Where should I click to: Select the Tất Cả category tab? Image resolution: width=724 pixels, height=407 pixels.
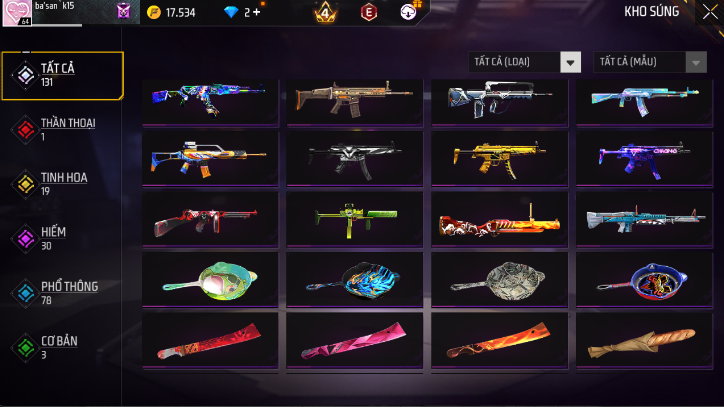click(x=62, y=75)
